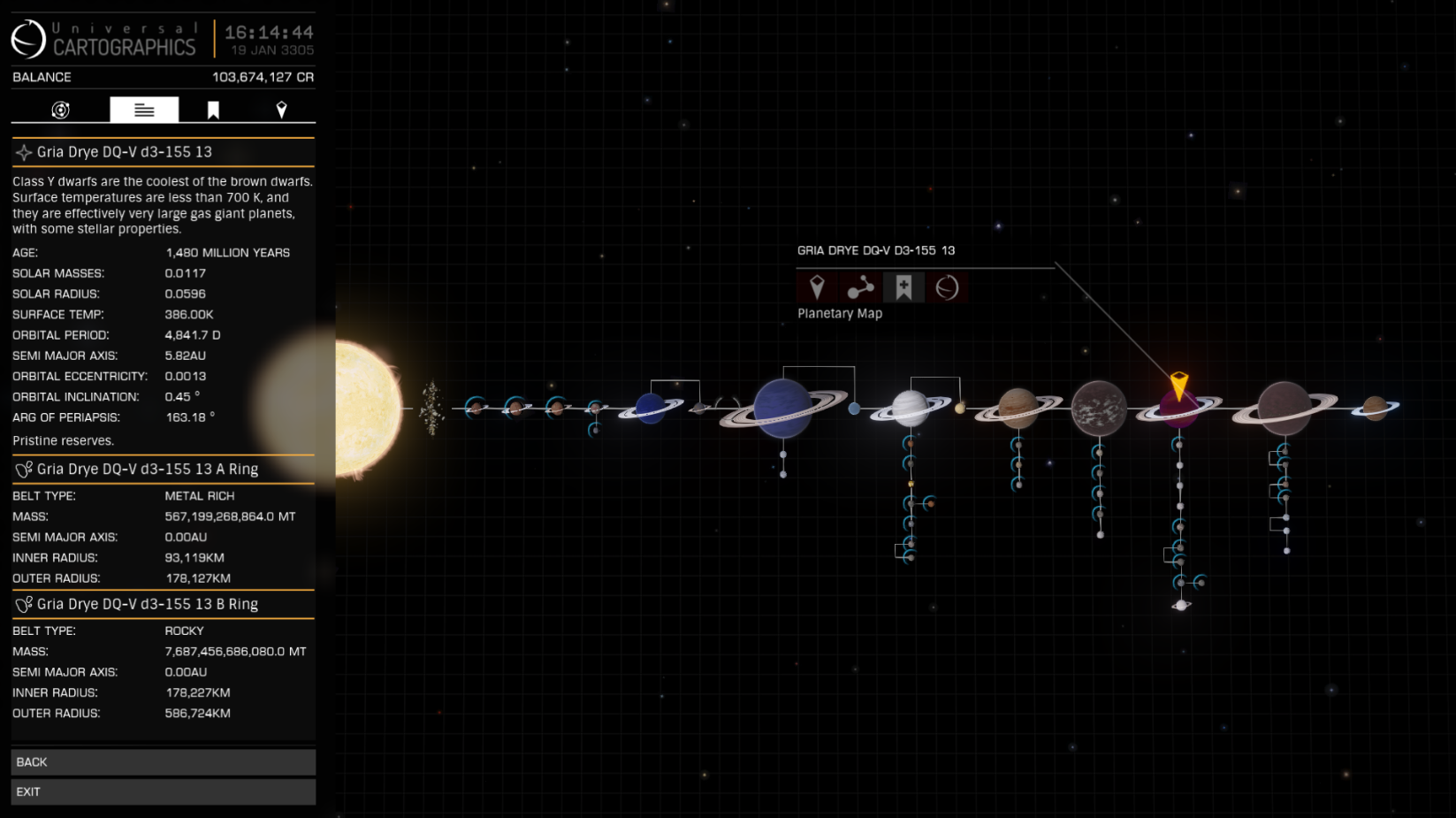Image resolution: width=1456 pixels, height=818 pixels.
Task: Exit the system map
Action: pyautogui.click(x=163, y=791)
